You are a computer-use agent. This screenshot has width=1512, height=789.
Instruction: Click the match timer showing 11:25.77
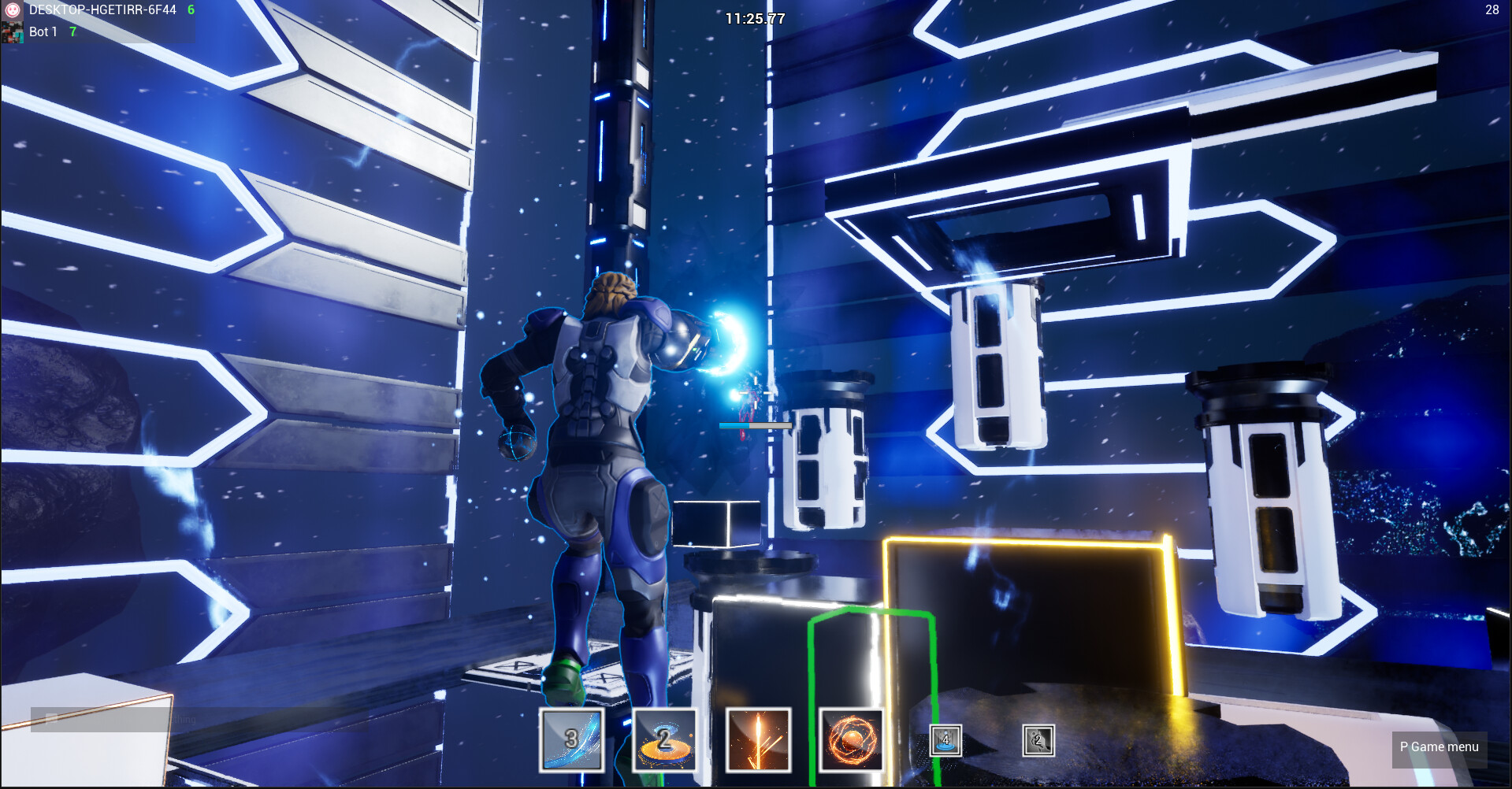tap(754, 19)
